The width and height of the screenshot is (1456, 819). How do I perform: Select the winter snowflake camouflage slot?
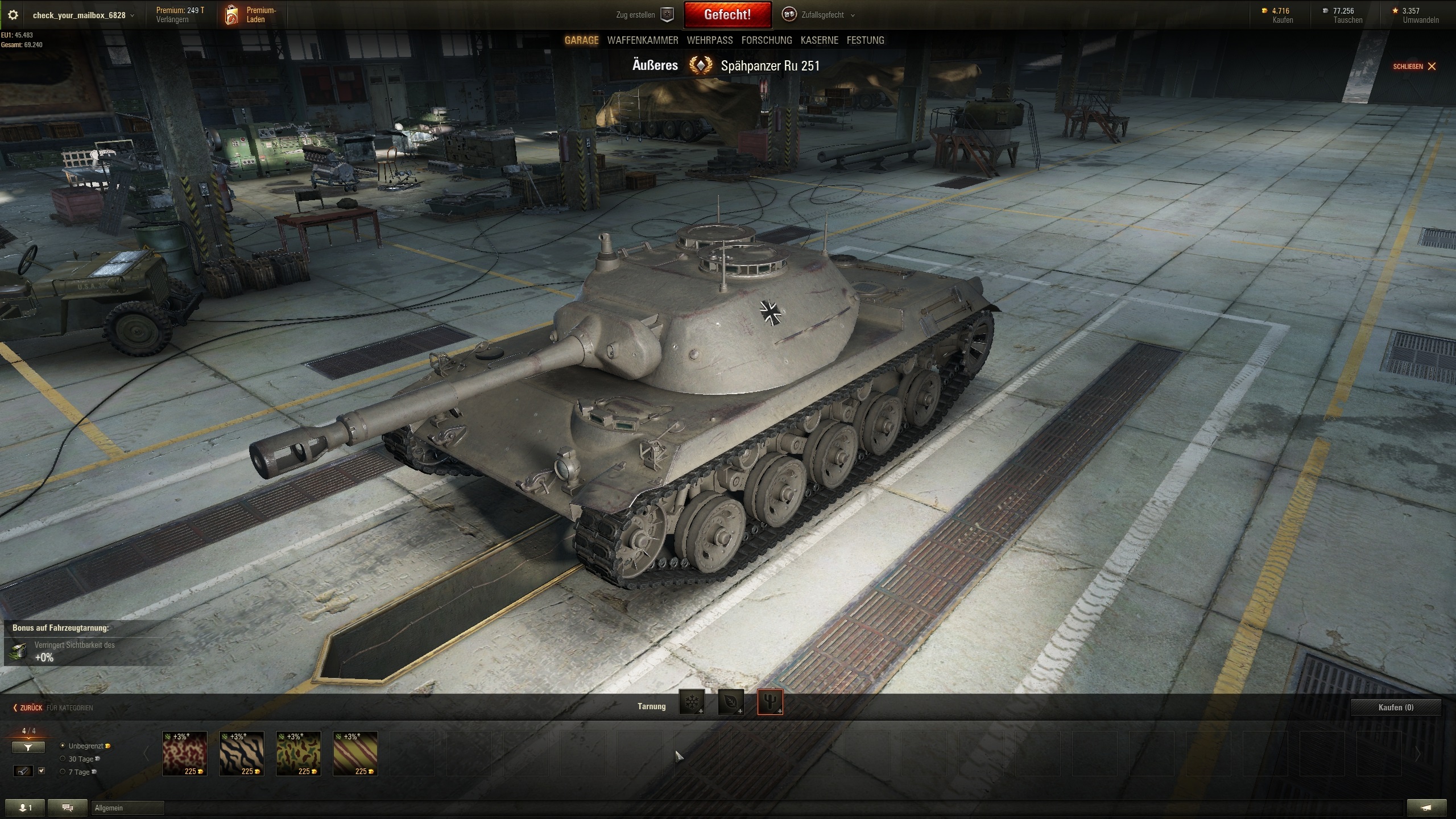[692, 703]
